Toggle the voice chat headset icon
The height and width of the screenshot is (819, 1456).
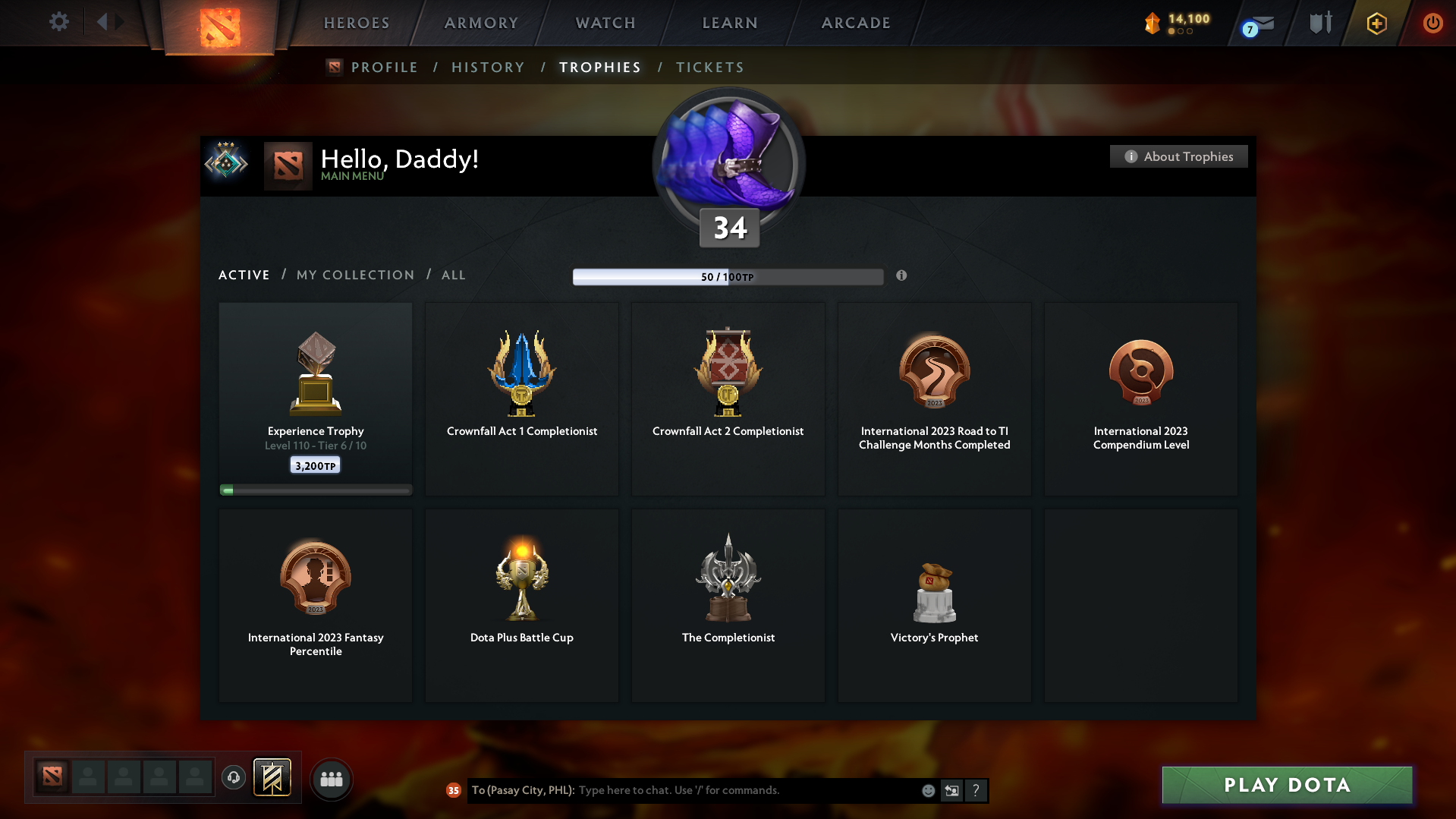click(234, 778)
